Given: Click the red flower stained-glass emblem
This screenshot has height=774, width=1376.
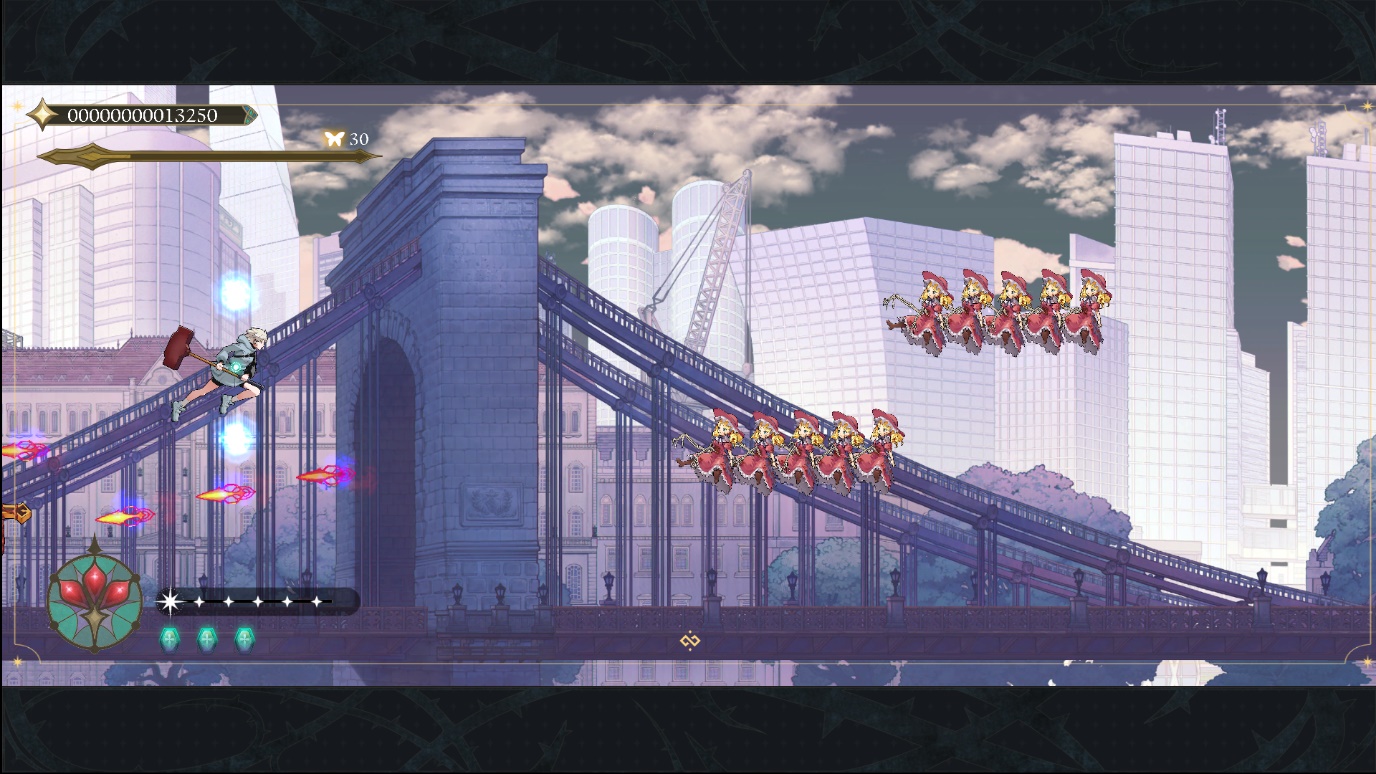Looking at the screenshot, I should (x=95, y=599).
